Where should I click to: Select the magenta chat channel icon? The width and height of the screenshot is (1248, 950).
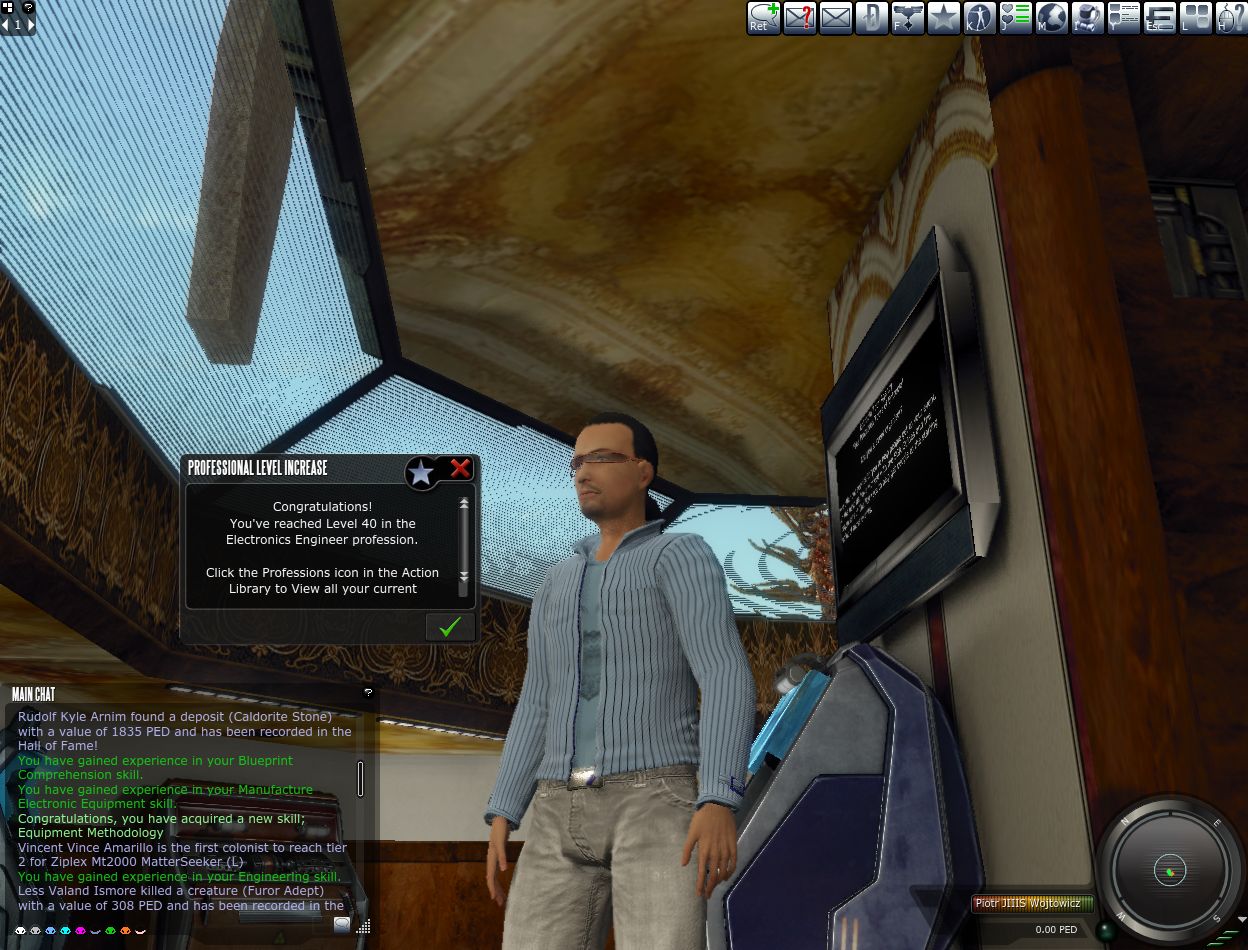[81, 932]
